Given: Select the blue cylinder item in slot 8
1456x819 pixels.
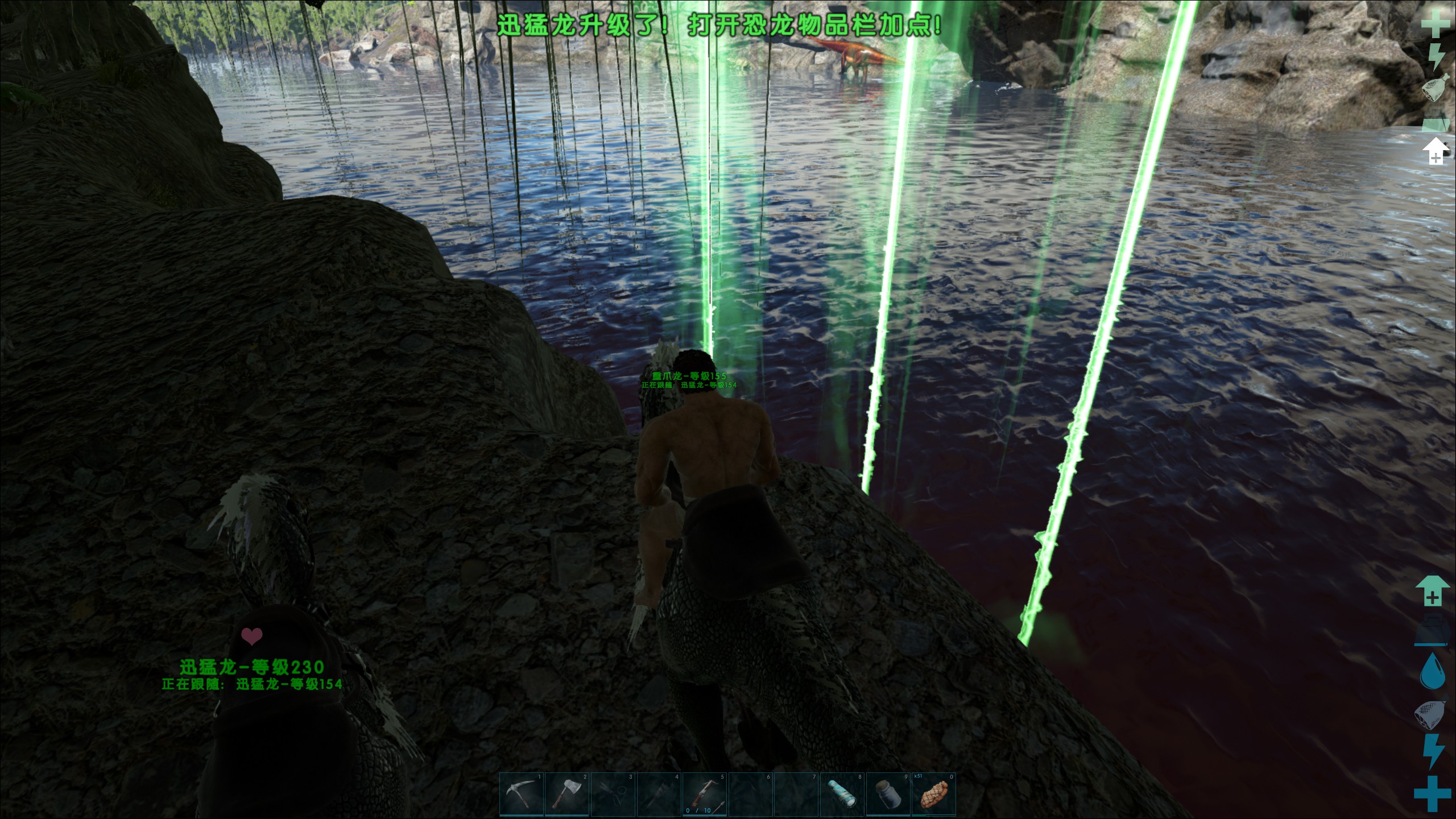Looking at the screenshot, I should (x=842, y=794).
